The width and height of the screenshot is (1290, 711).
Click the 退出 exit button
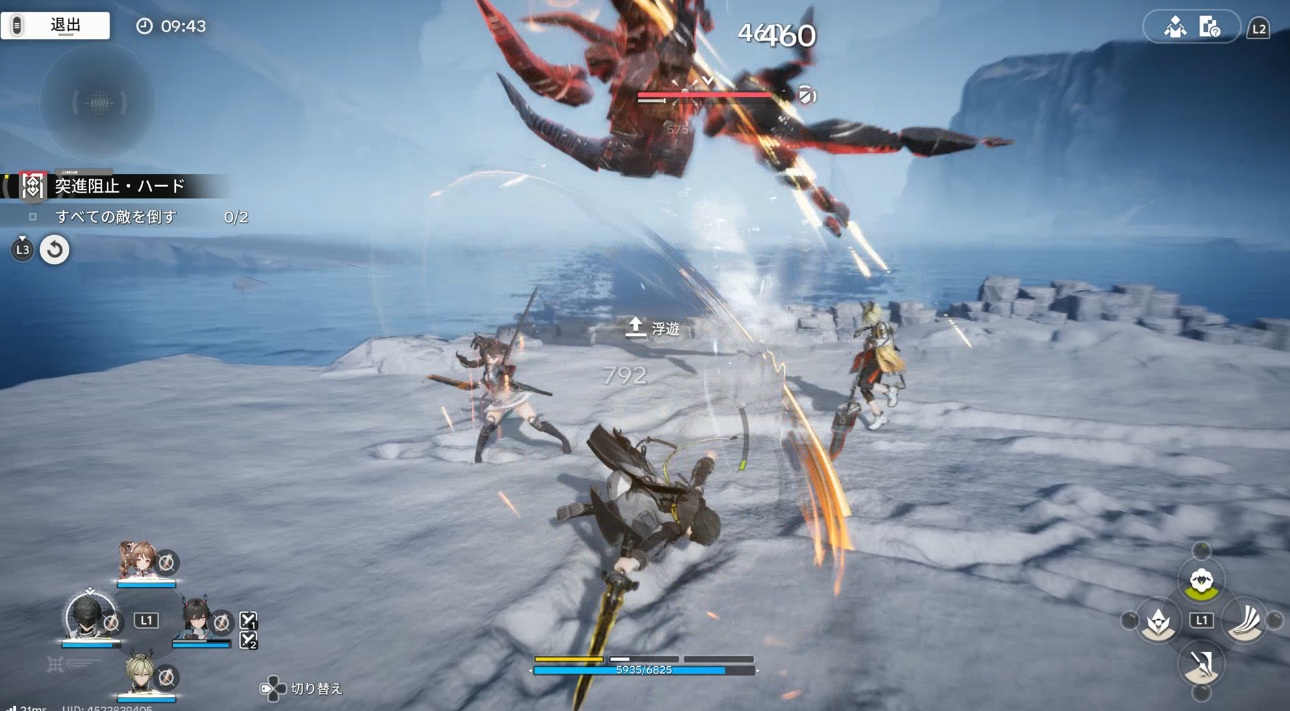click(55, 26)
